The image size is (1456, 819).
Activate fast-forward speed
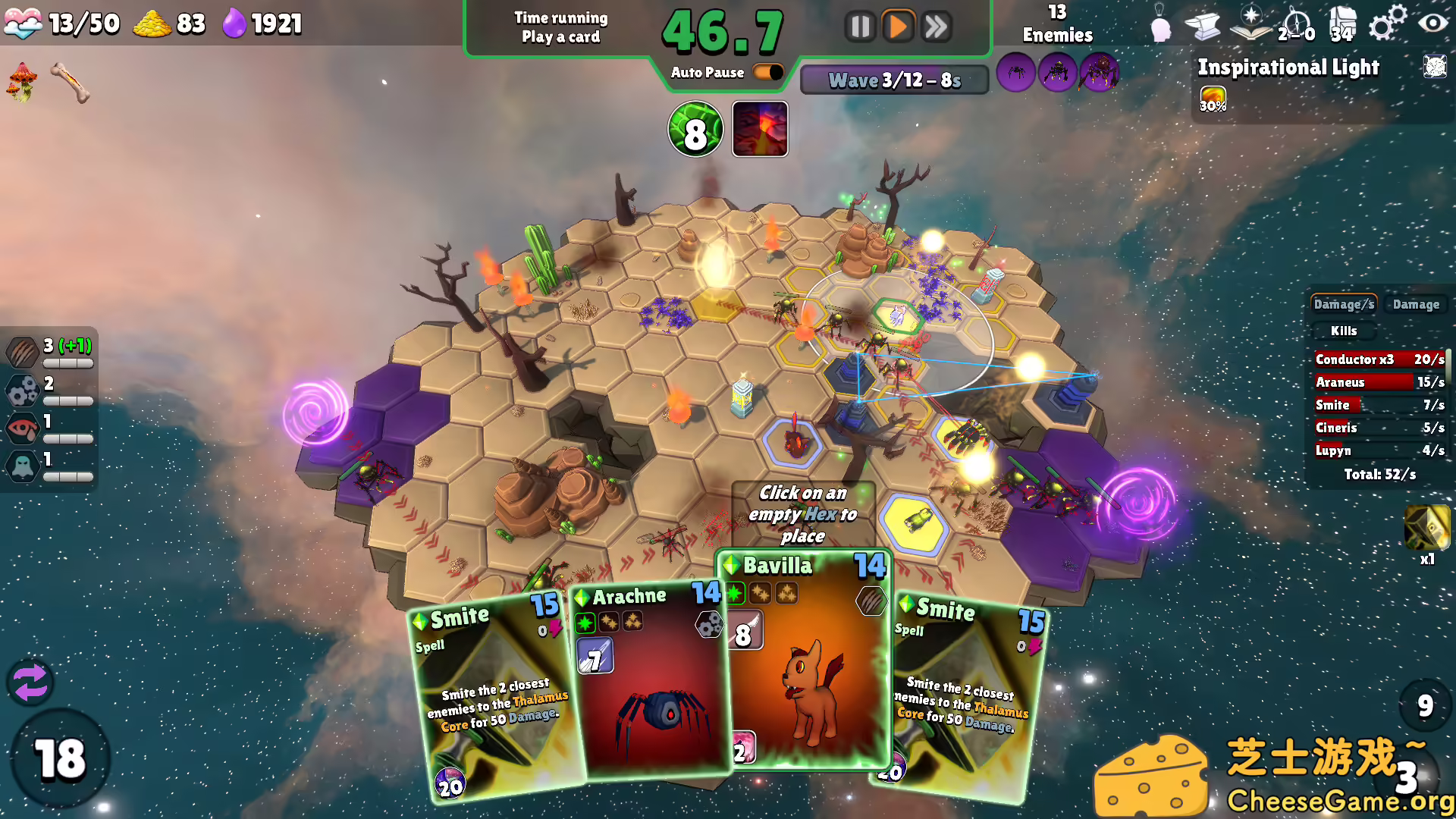(x=937, y=27)
